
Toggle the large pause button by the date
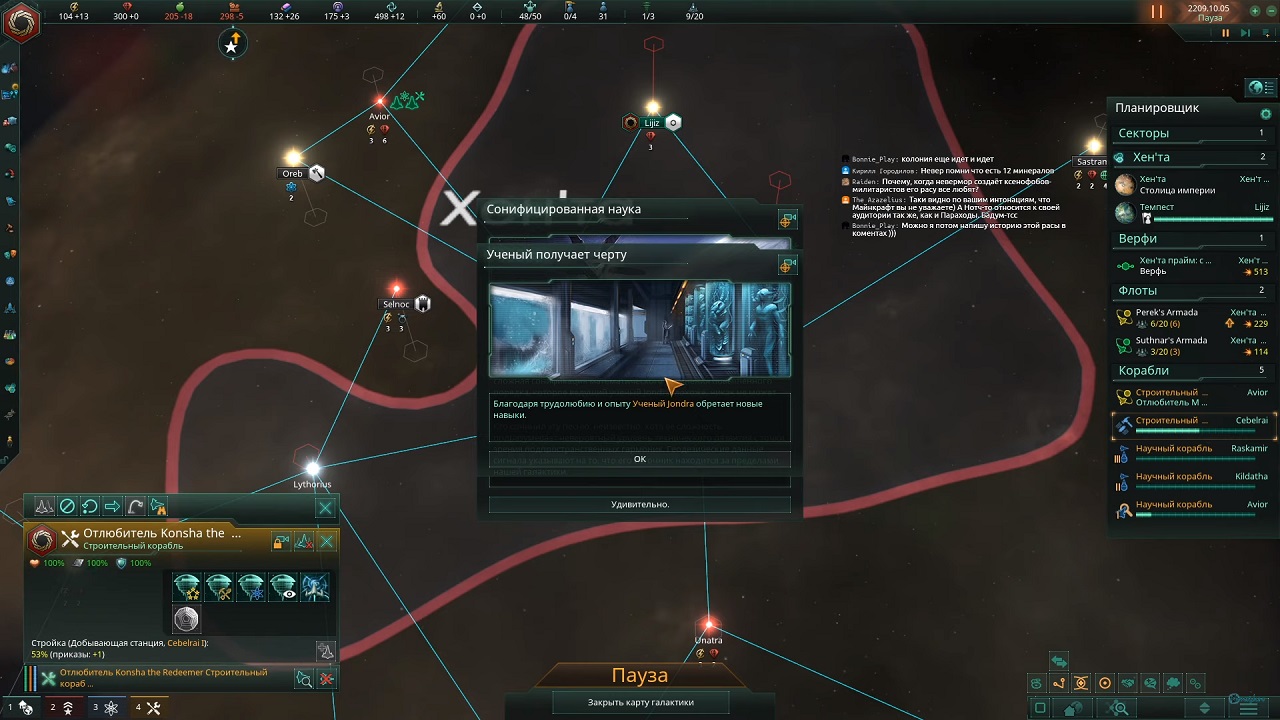1157,12
